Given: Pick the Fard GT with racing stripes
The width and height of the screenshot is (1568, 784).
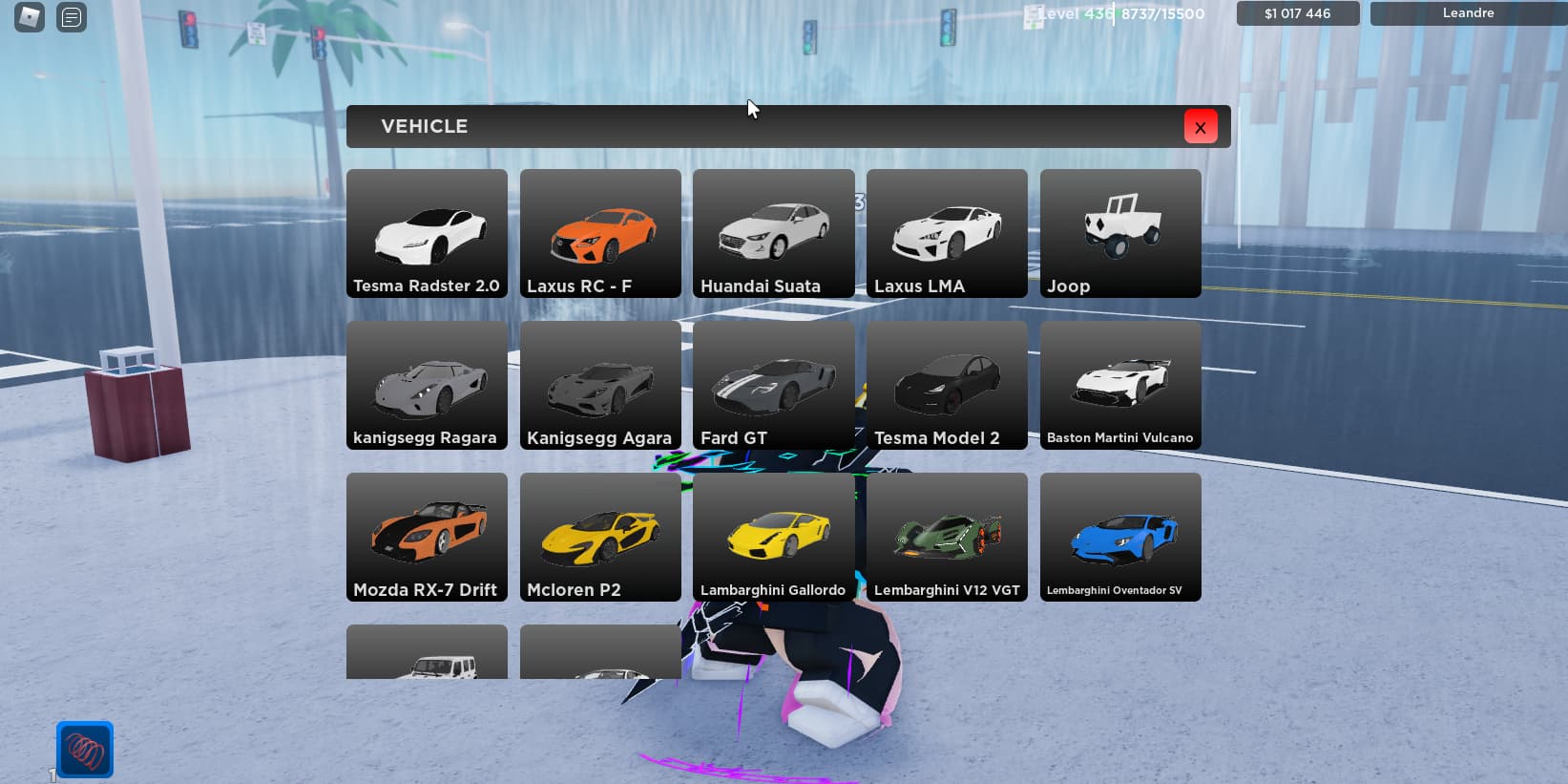Looking at the screenshot, I should 773,384.
